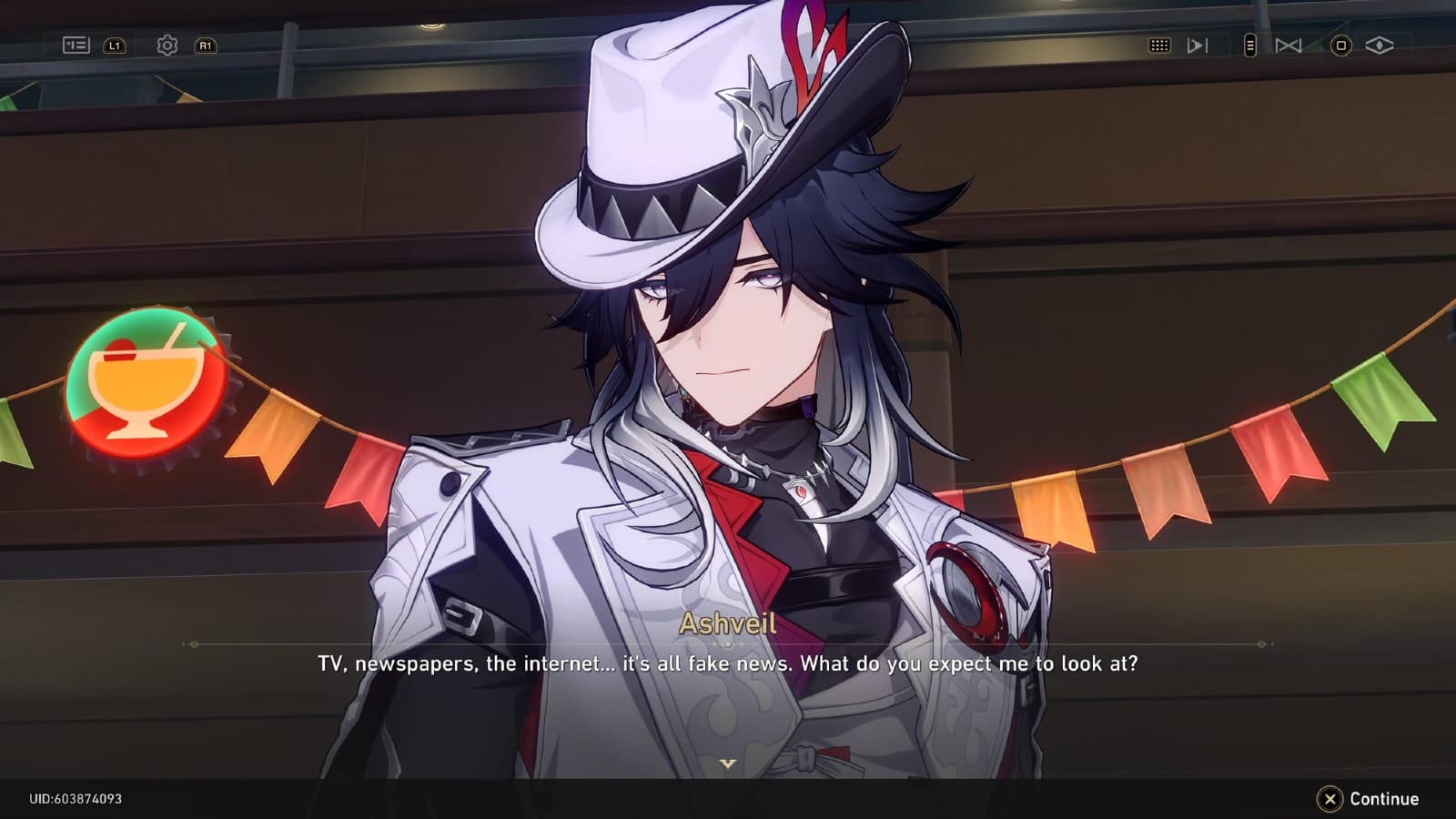
Task: Click the Continue label to advance dialogue
Action: pyautogui.click(x=1383, y=799)
